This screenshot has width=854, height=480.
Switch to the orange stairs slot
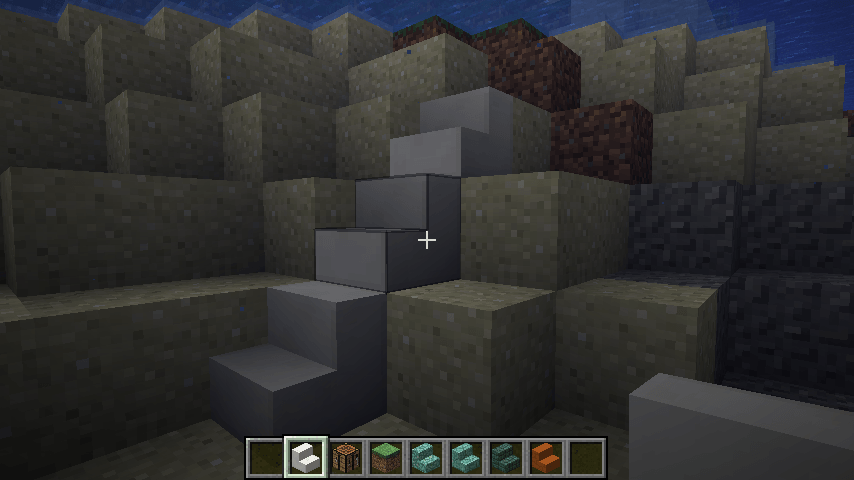tap(546, 457)
